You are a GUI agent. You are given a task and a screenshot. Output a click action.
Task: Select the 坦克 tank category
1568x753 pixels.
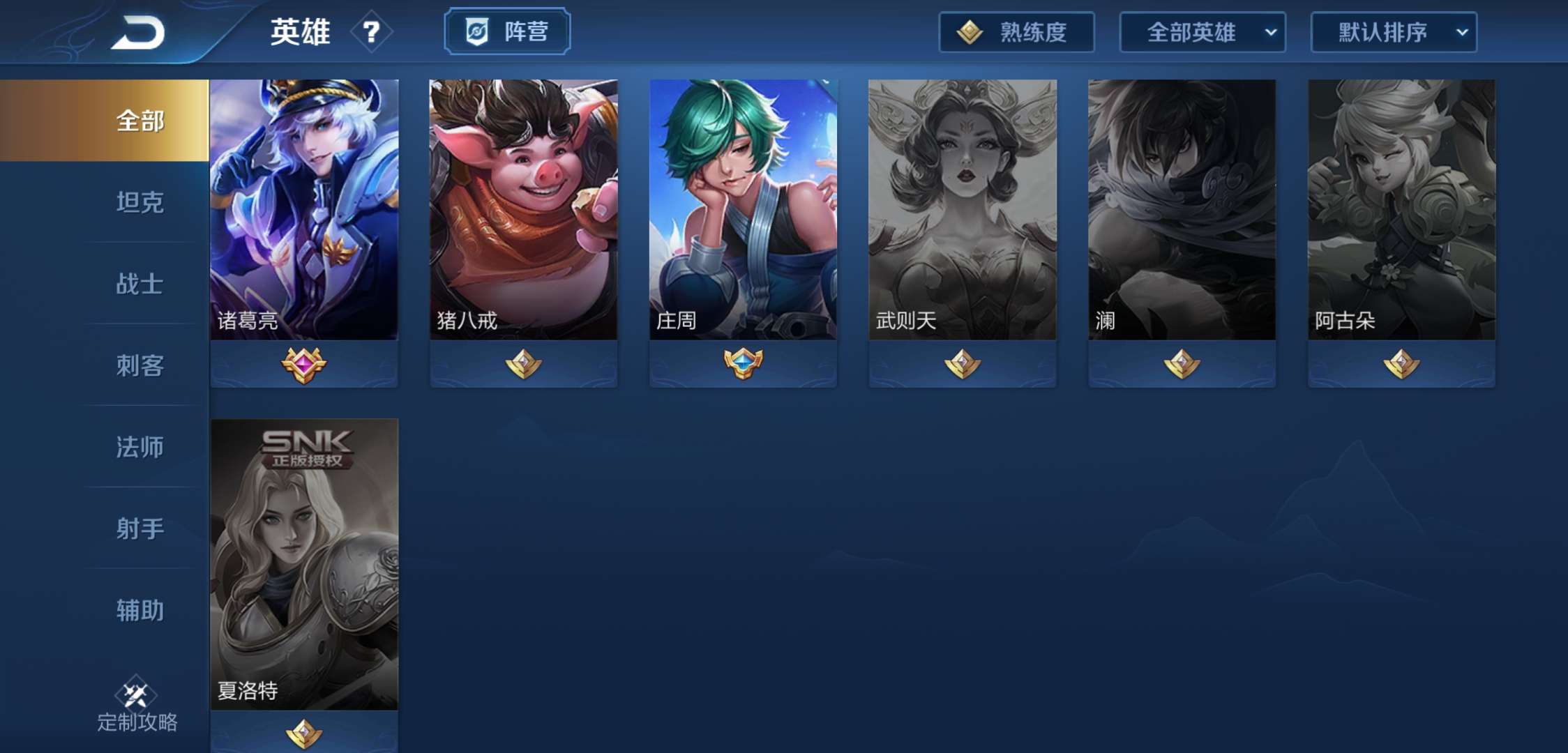click(139, 203)
